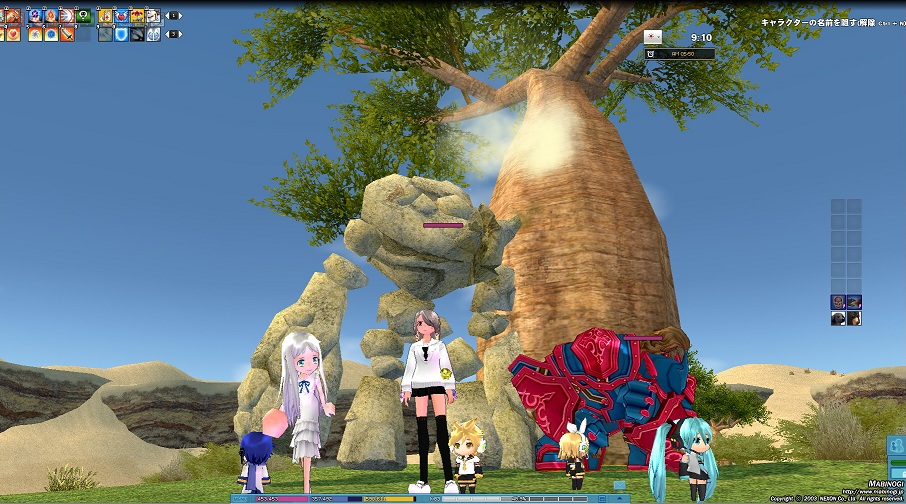Click the white wings skill icon

click(153, 34)
